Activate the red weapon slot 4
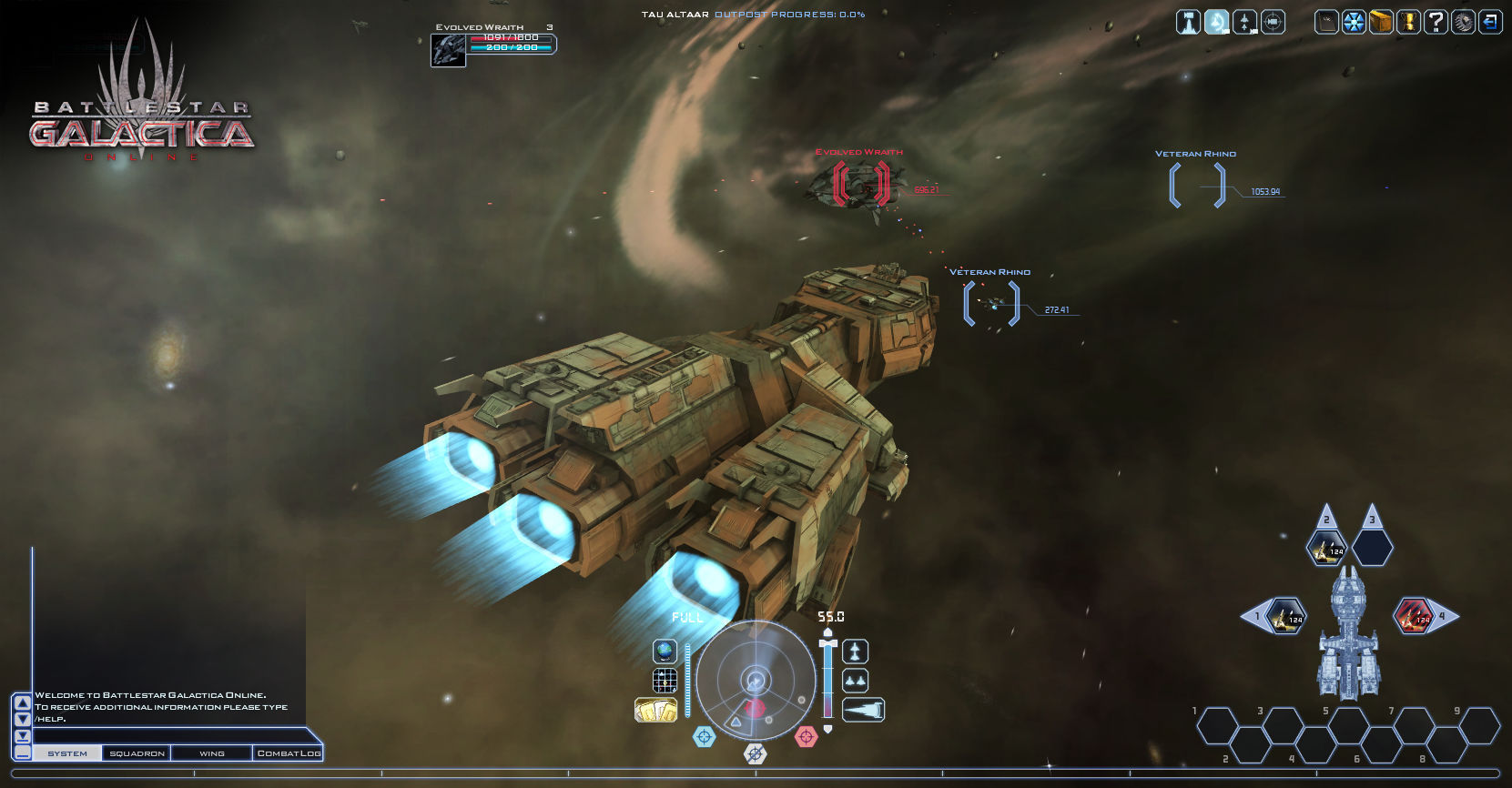This screenshot has width=1512, height=788. click(1414, 617)
